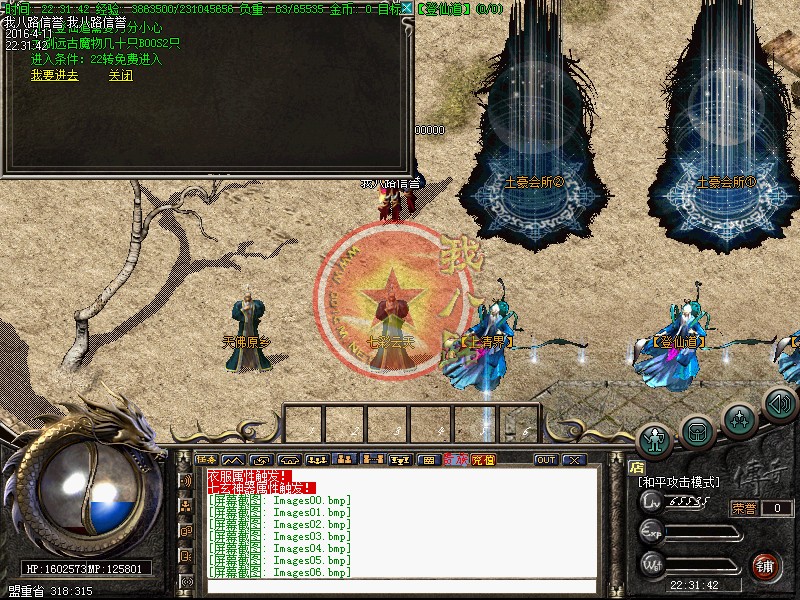Choose the 我要进去 dialogue option
Screen dimensions: 800x600
point(54,75)
